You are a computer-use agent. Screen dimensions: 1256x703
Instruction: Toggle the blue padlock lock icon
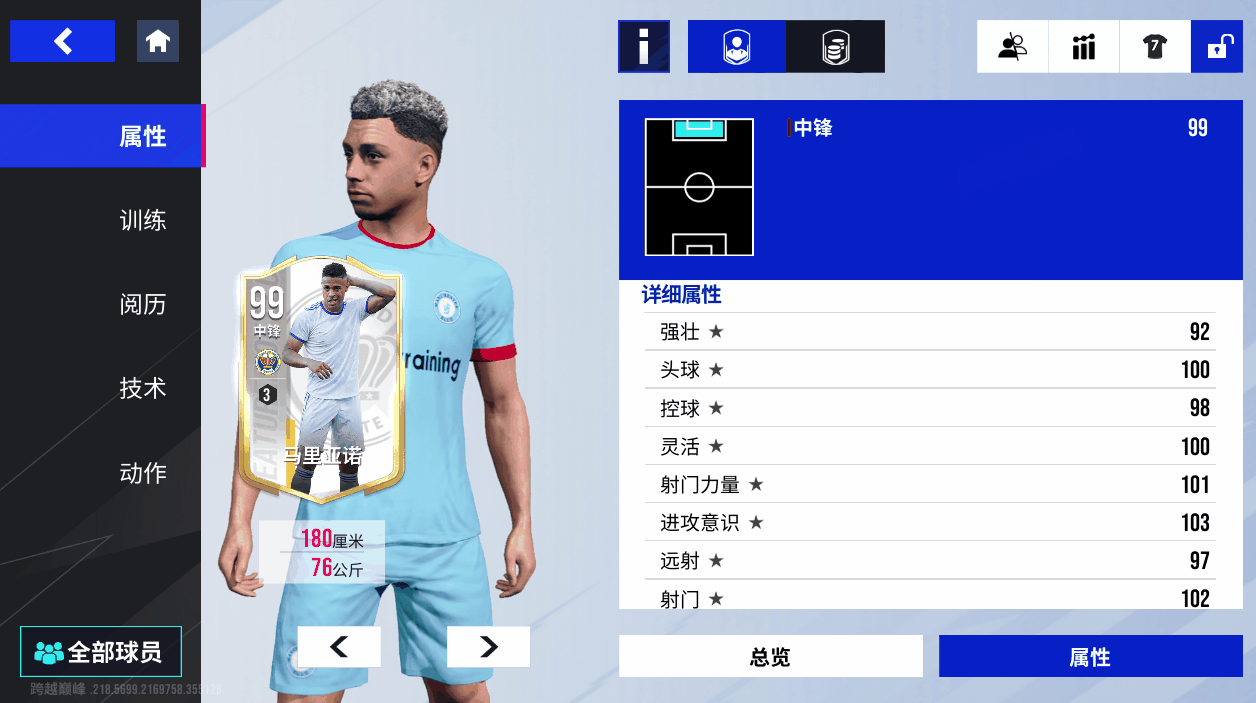[1217, 46]
